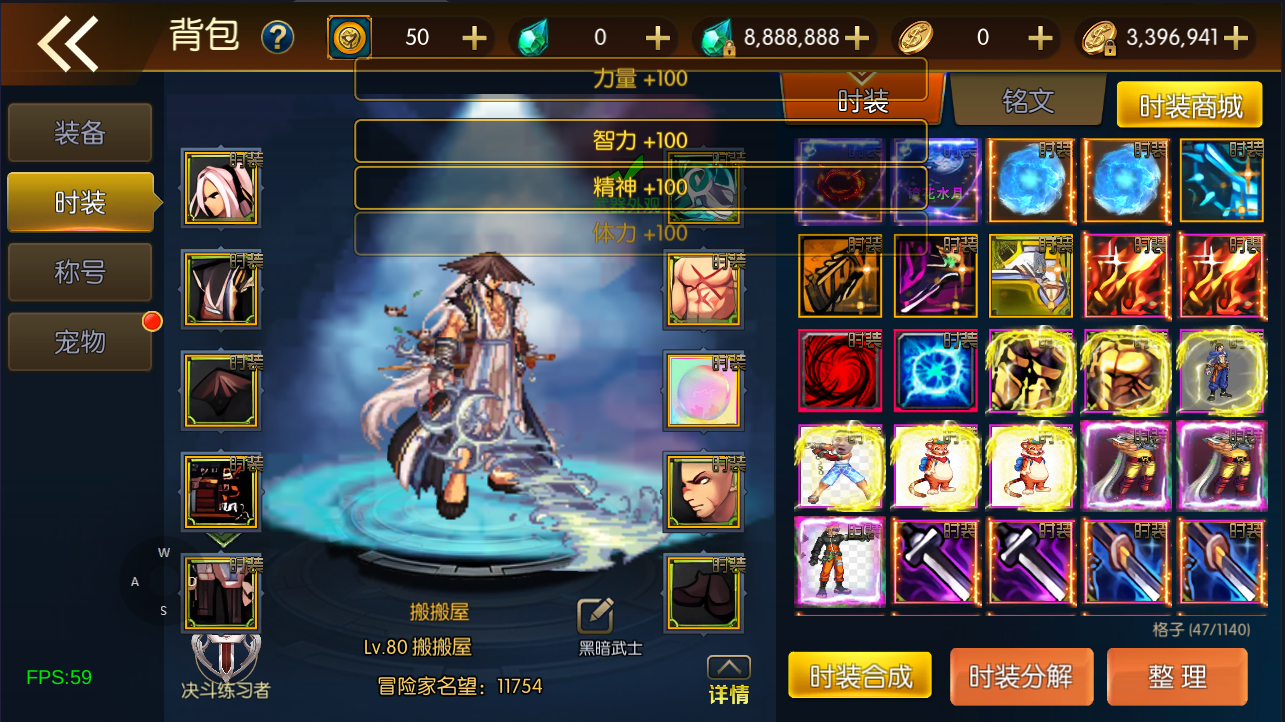Click the rainbow orb fashion slot
Image resolution: width=1285 pixels, height=722 pixels.
[703, 389]
